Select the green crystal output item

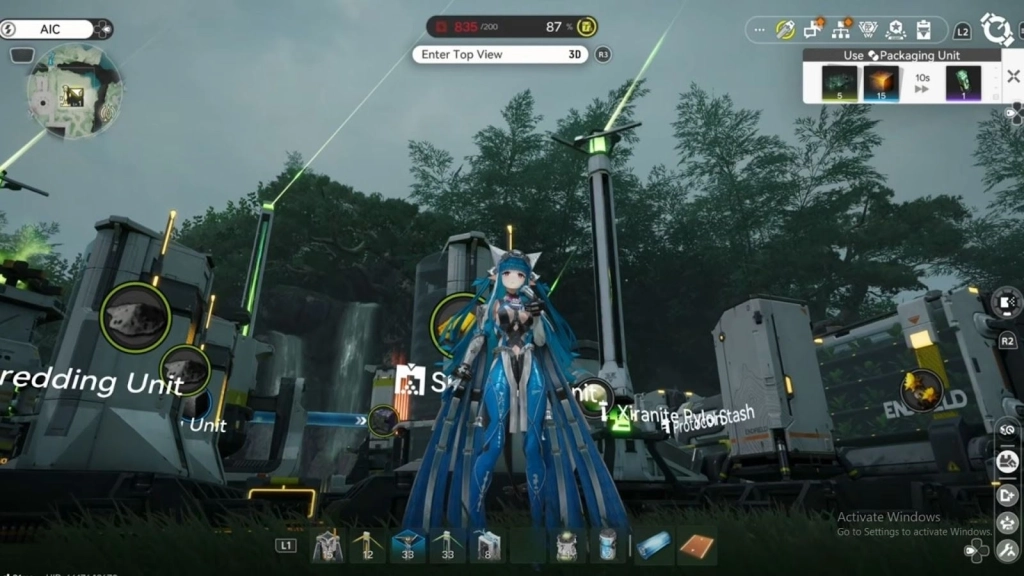pos(963,82)
